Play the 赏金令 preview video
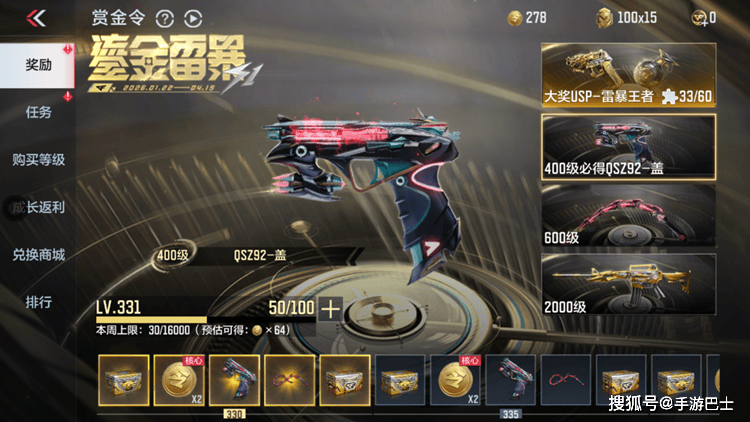This screenshot has height=422, width=750. [x=193, y=18]
